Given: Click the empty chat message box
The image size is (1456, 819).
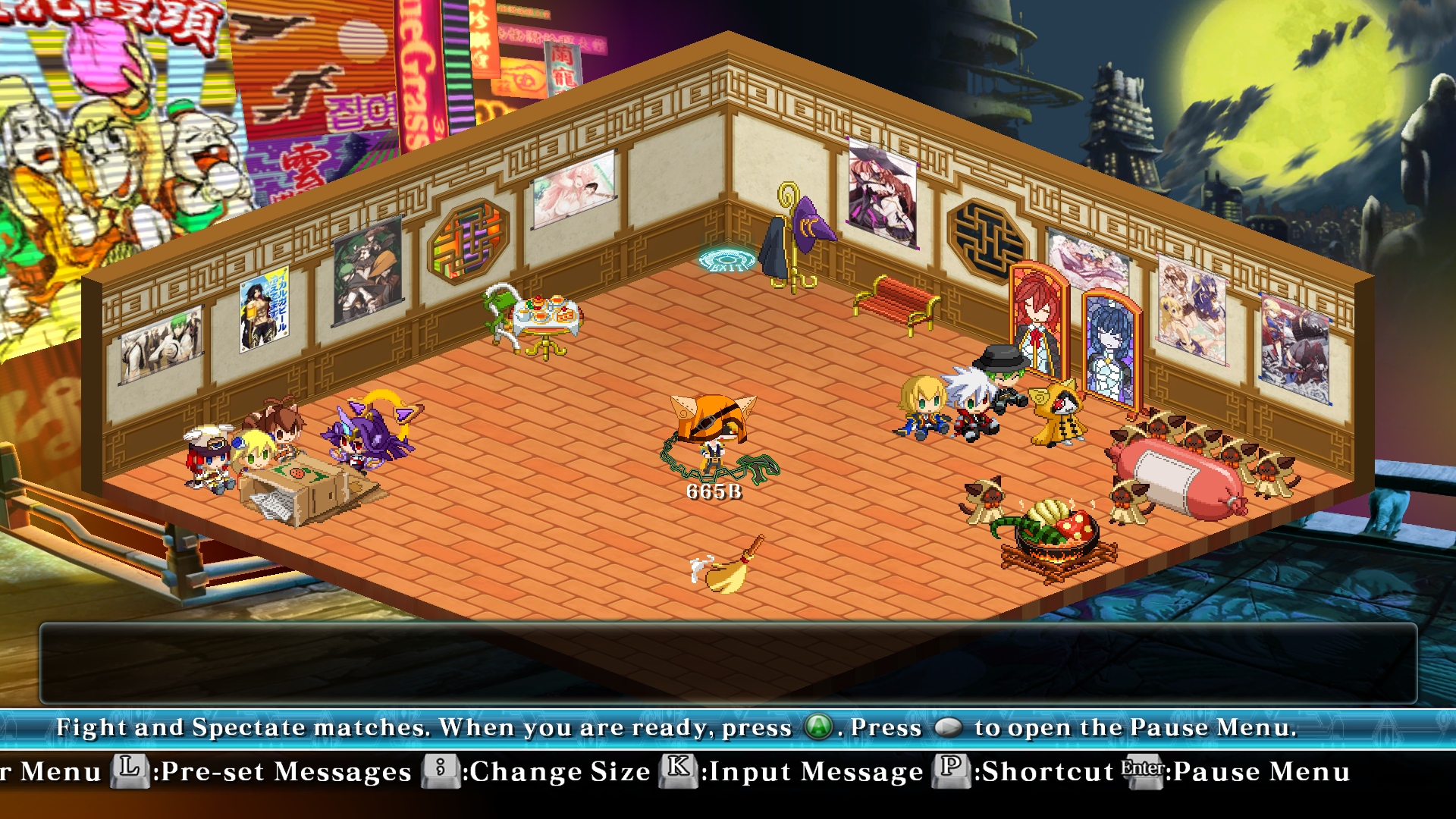Looking at the screenshot, I should point(728,663).
